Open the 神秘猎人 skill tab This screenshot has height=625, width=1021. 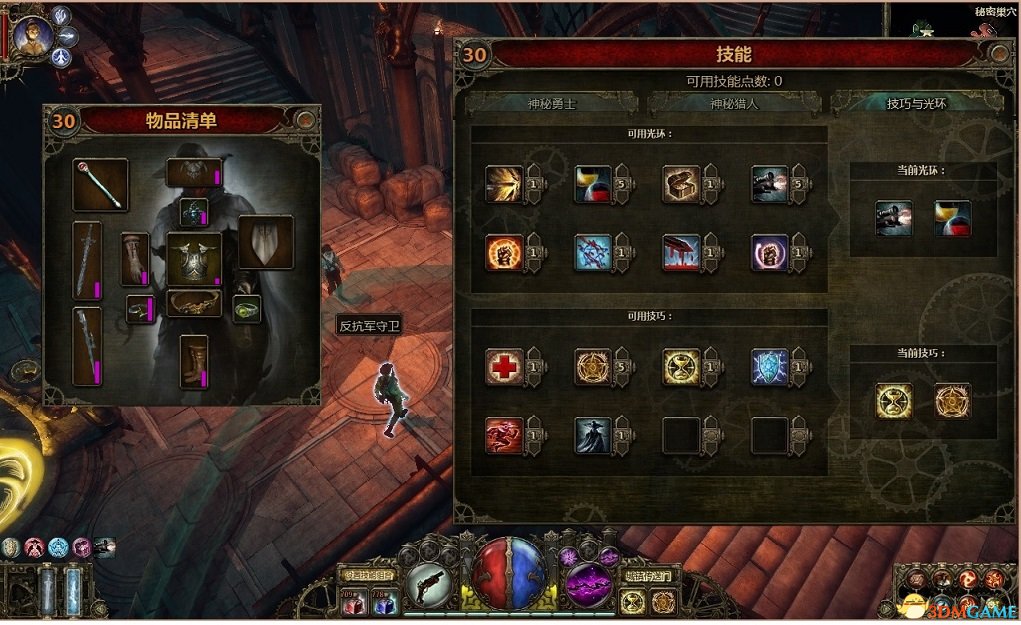click(x=734, y=103)
